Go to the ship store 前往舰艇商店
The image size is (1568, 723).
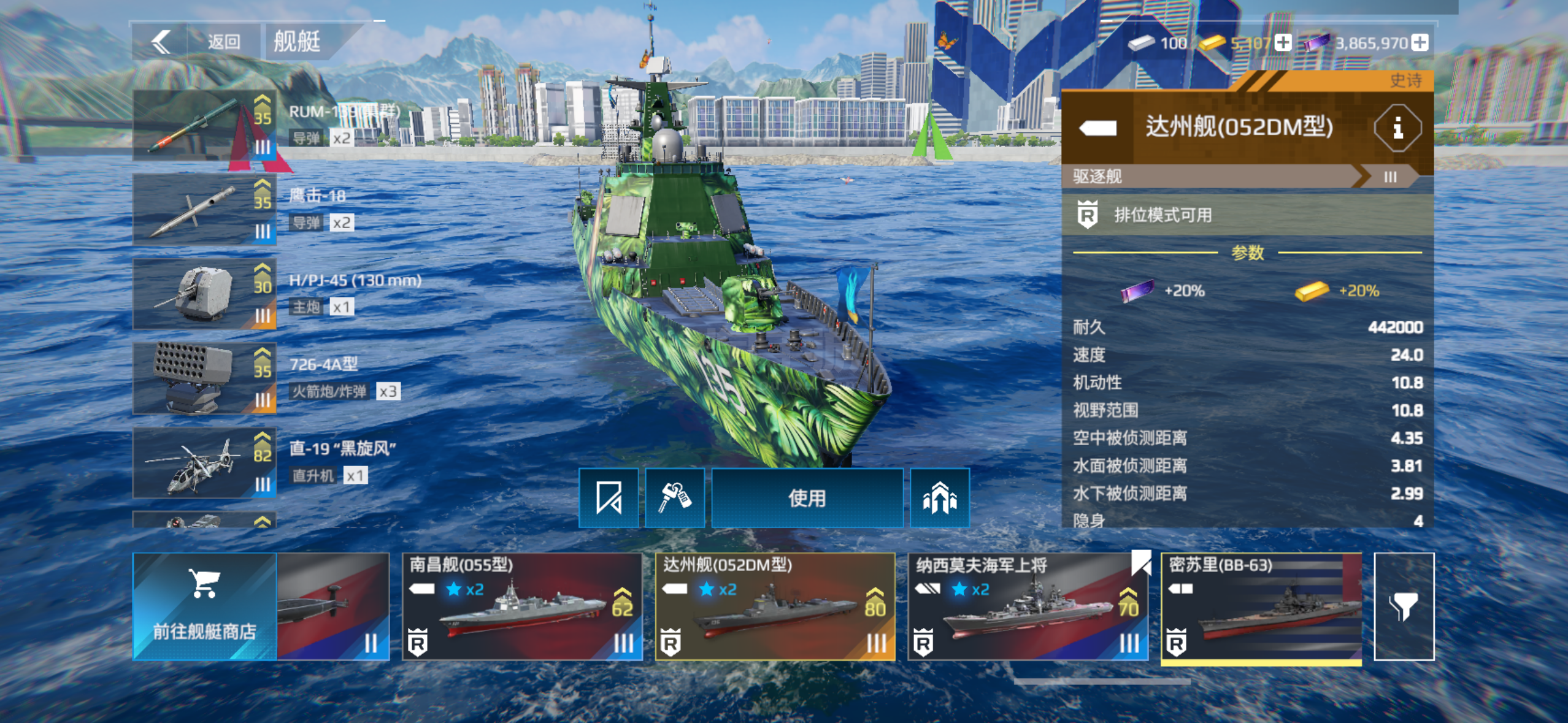tap(204, 606)
